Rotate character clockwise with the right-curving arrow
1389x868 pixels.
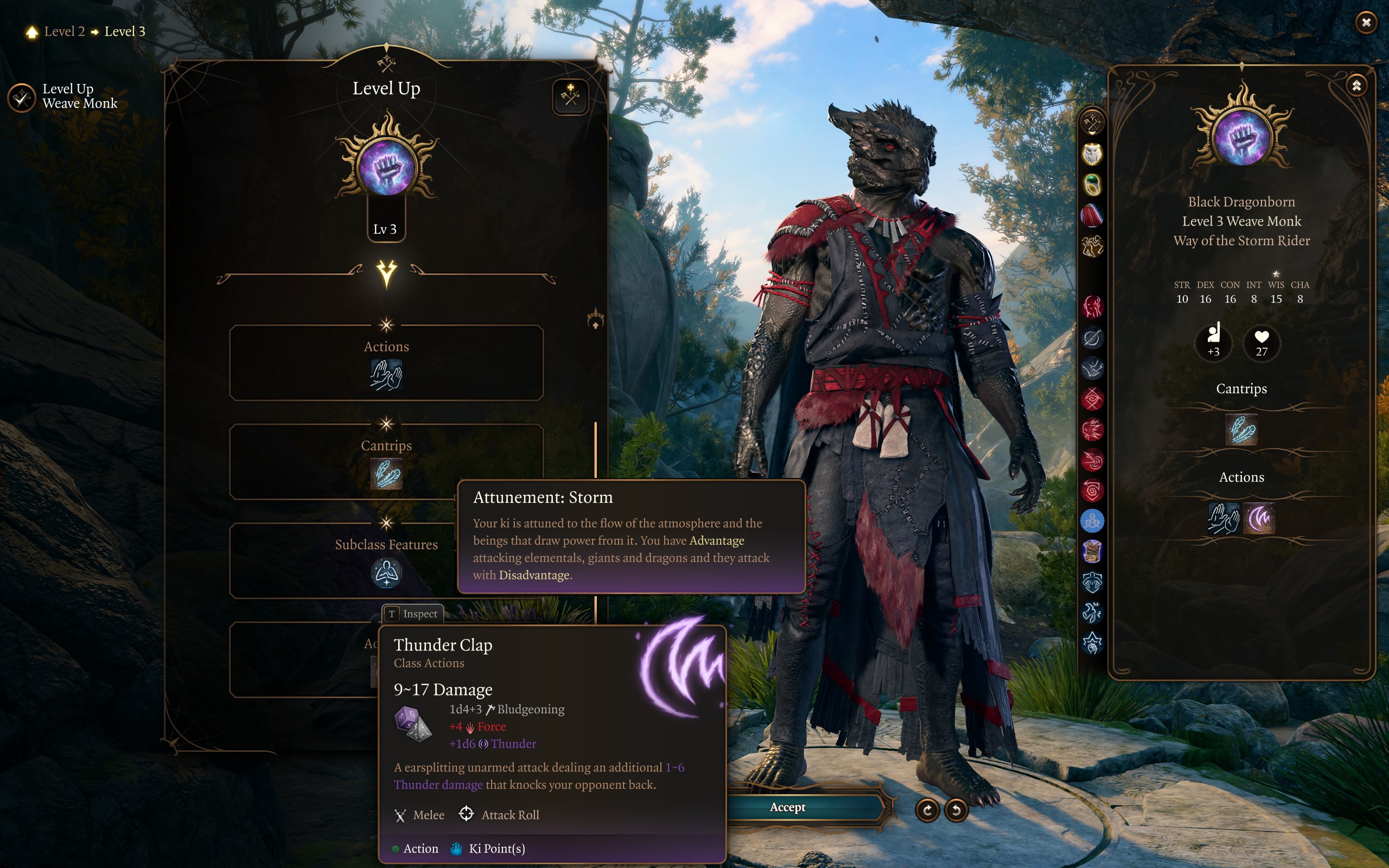click(927, 810)
